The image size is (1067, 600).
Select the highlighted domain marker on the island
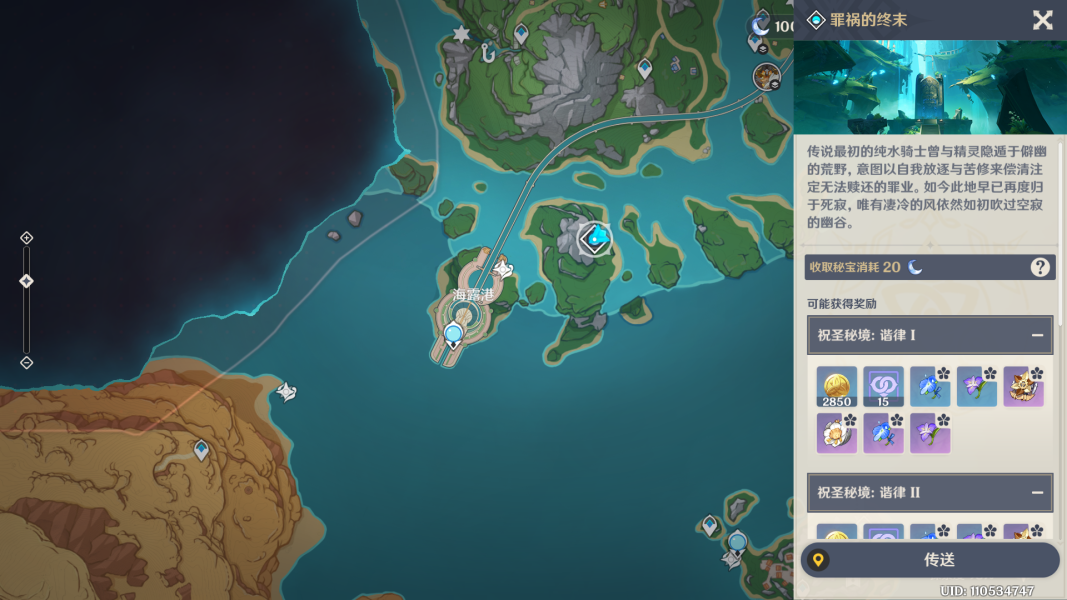click(x=596, y=238)
